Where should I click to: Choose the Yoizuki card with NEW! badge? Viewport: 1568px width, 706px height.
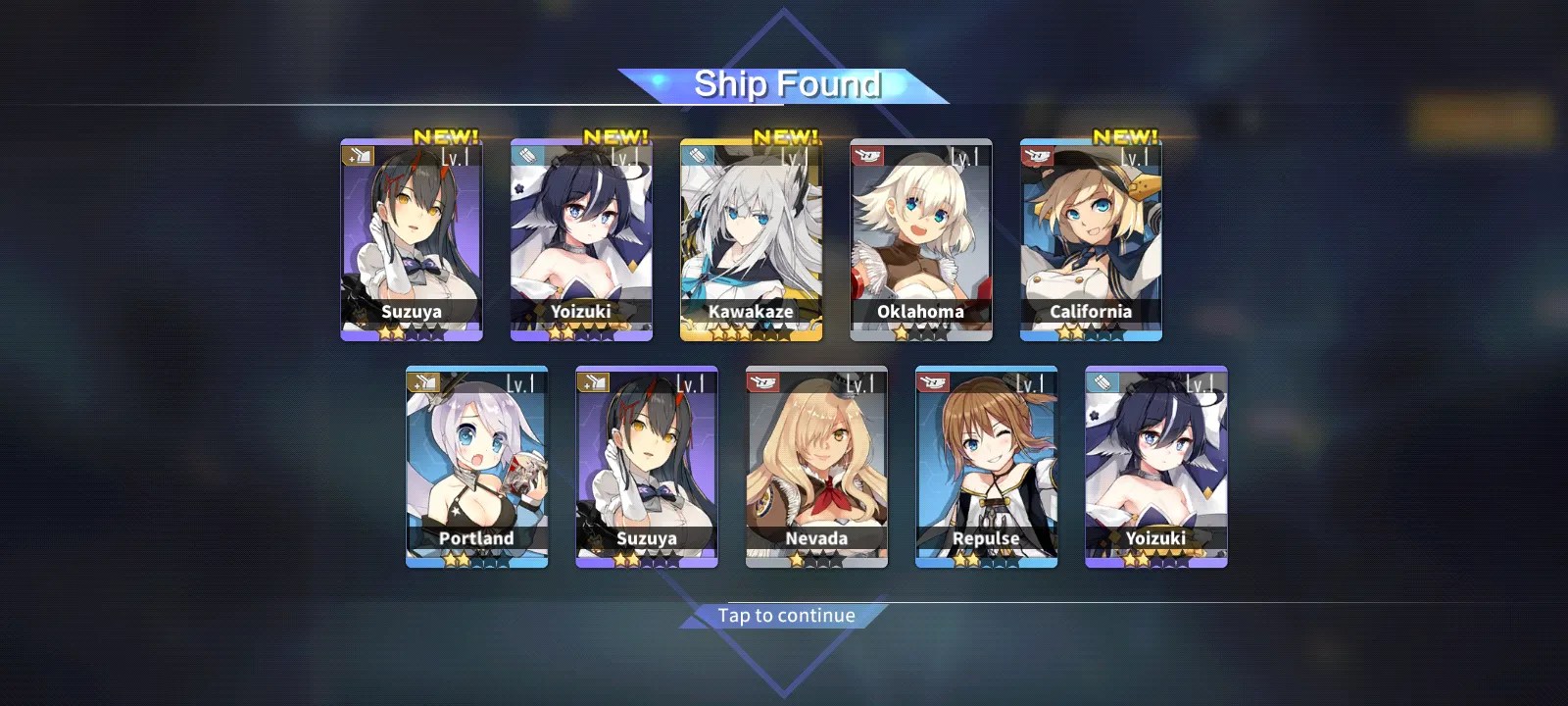[x=581, y=240]
